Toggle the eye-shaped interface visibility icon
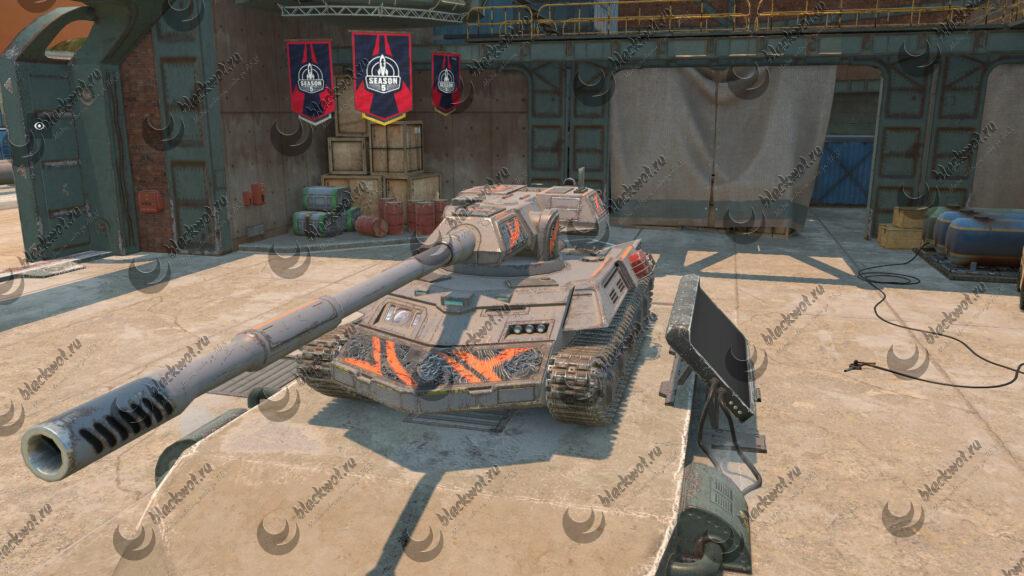The height and width of the screenshot is (576, 1024). coord(39,127)
